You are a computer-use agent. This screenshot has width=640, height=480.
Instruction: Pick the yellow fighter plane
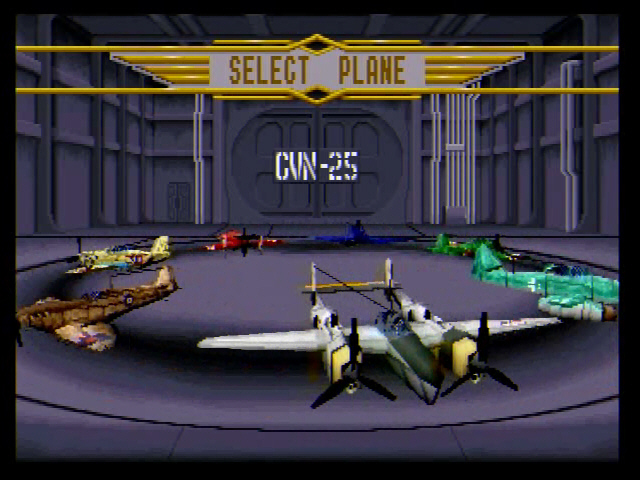coord(120,256)
